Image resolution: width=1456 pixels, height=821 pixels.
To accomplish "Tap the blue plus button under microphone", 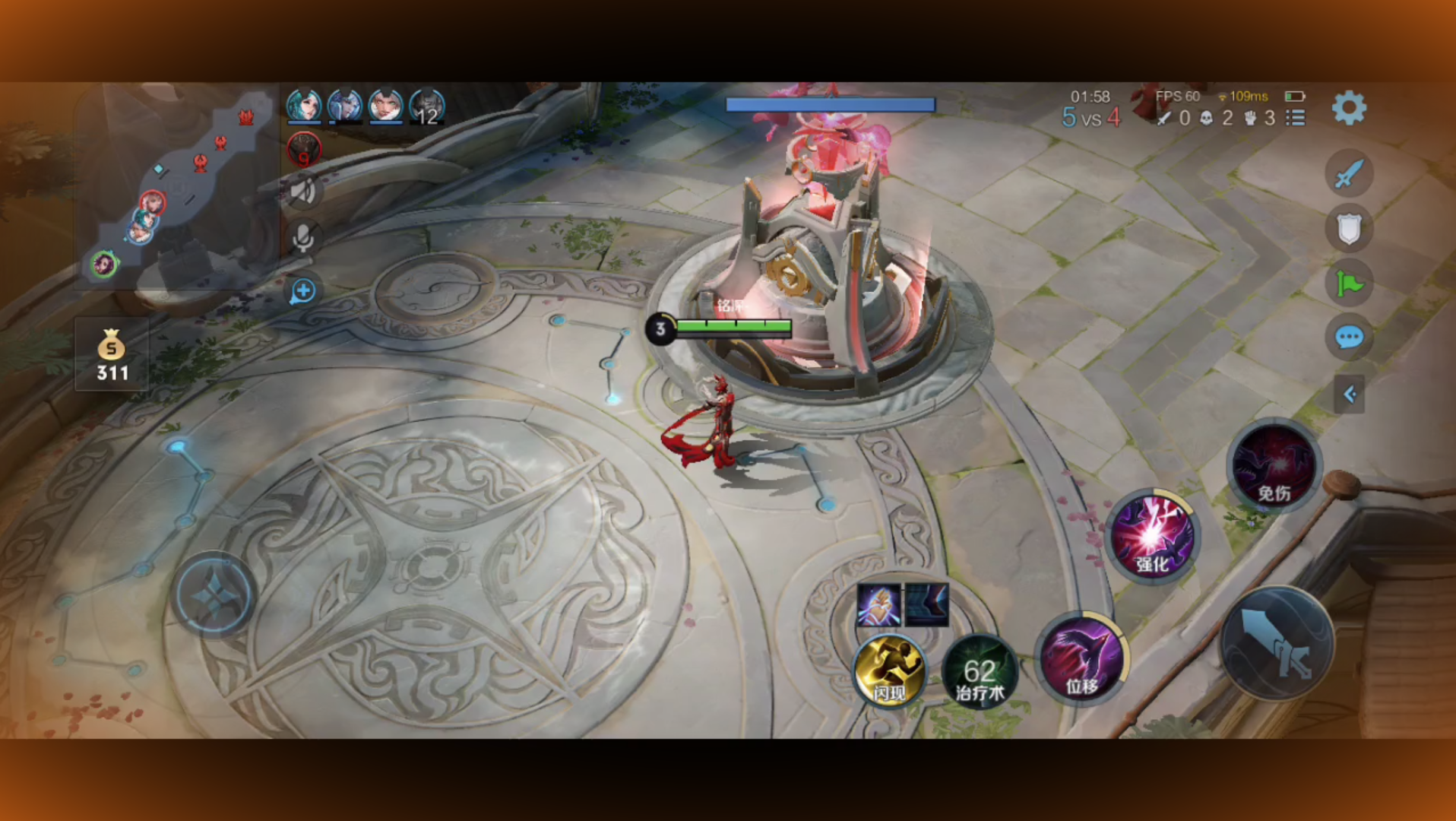I will pyautogui.click(x=302, y=290).
